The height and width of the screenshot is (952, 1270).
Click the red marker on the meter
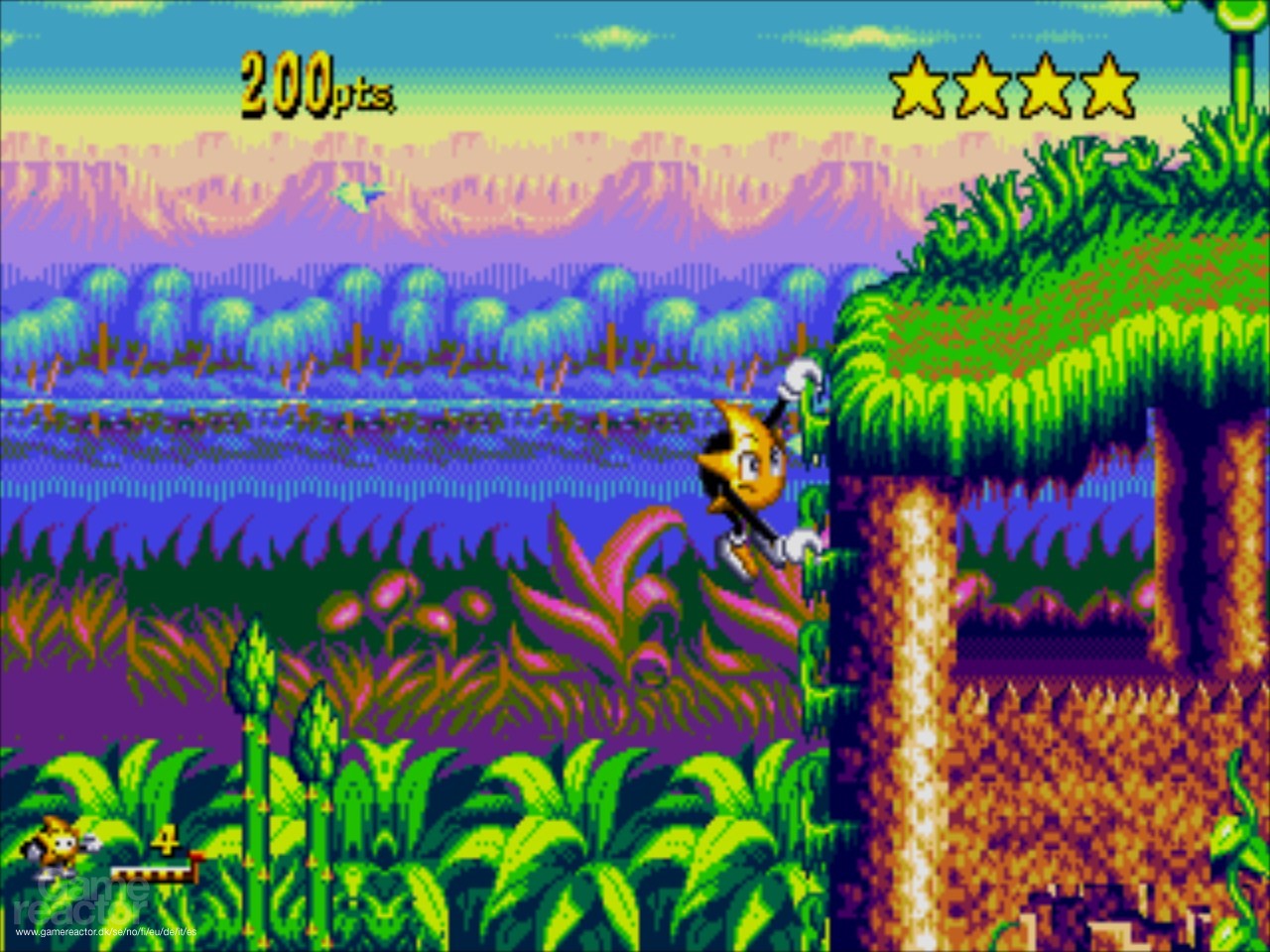click(x=194, y=858)
